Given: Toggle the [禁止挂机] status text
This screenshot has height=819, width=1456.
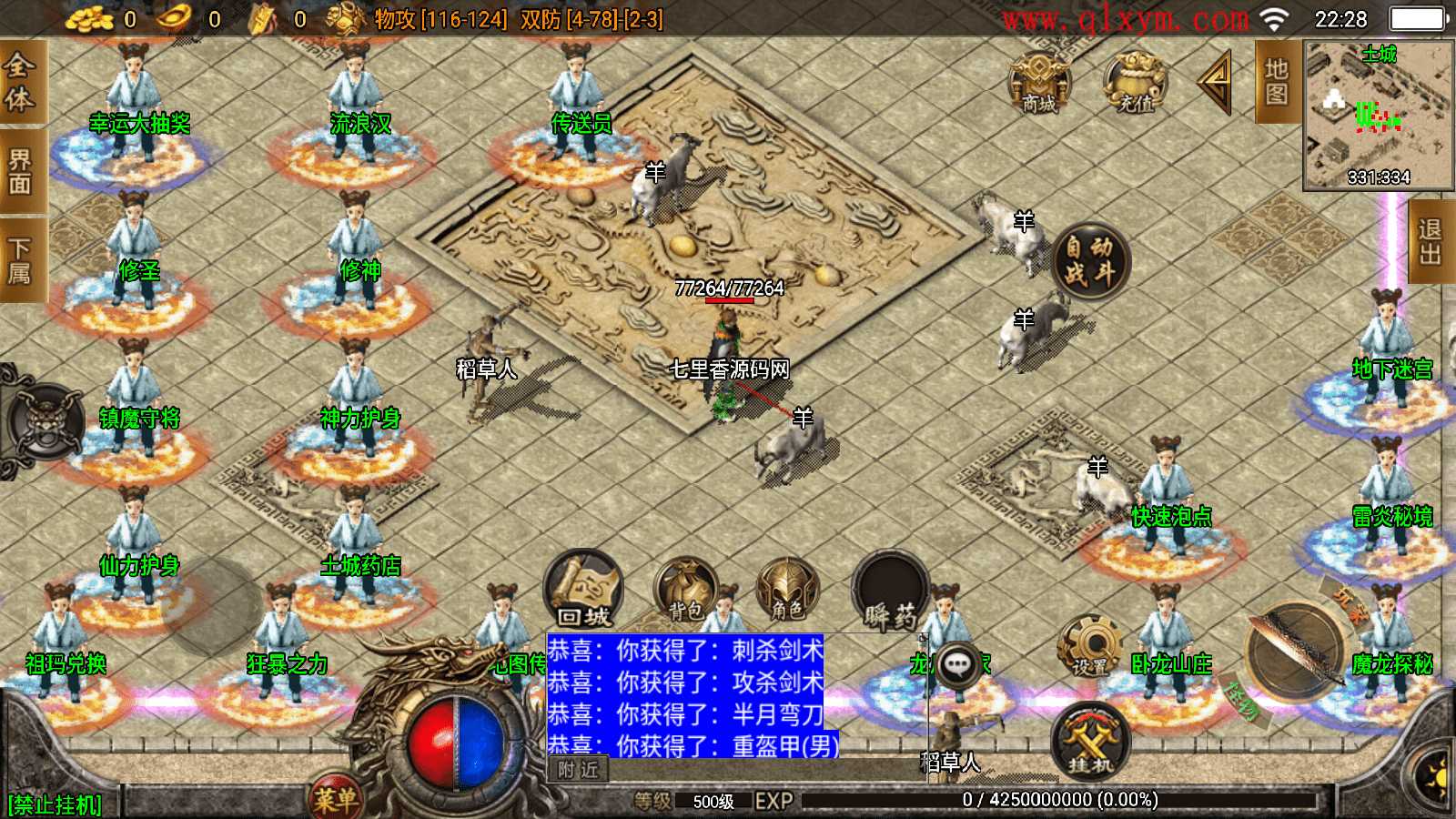Looking at the screenshot, I should (x=56, y=803).
